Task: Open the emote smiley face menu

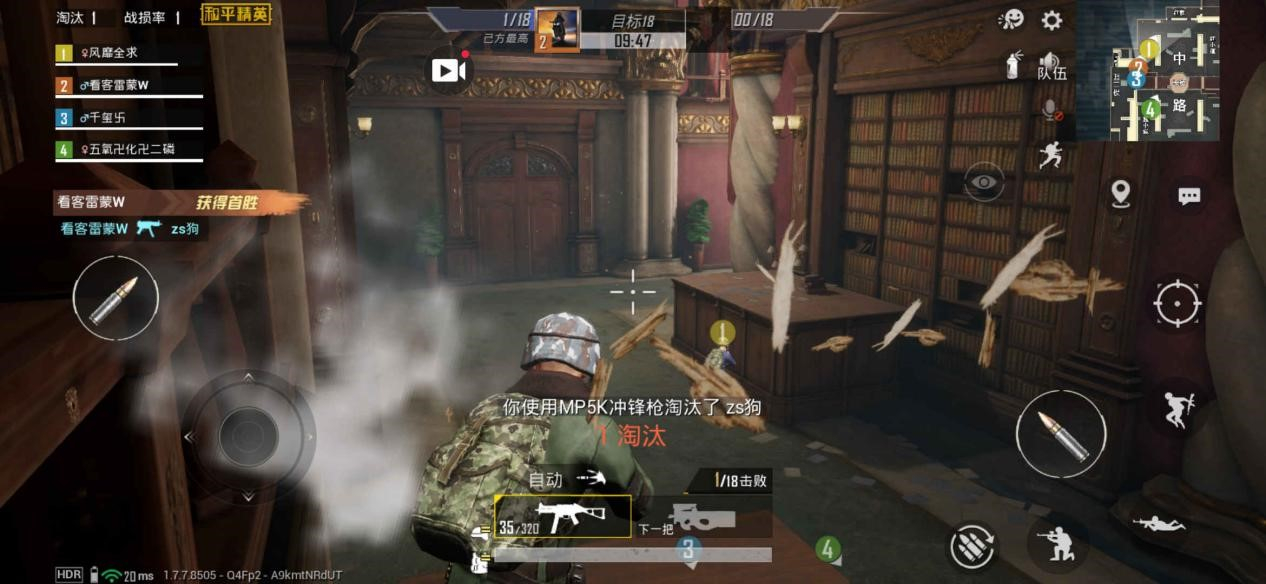Action: pos(1011,20)
